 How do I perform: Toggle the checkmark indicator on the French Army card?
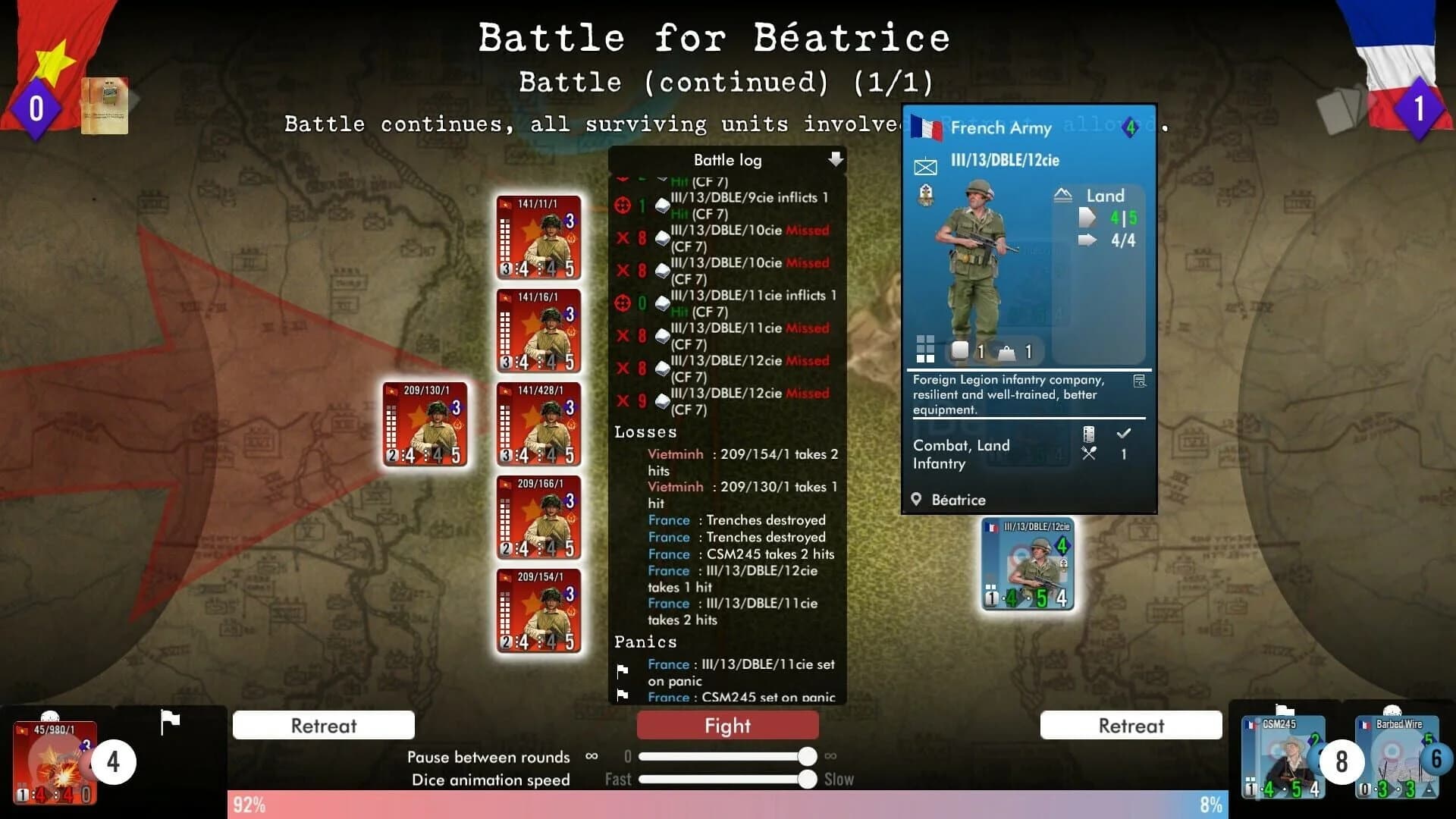pyautogui.click(x=1123, y=435)
